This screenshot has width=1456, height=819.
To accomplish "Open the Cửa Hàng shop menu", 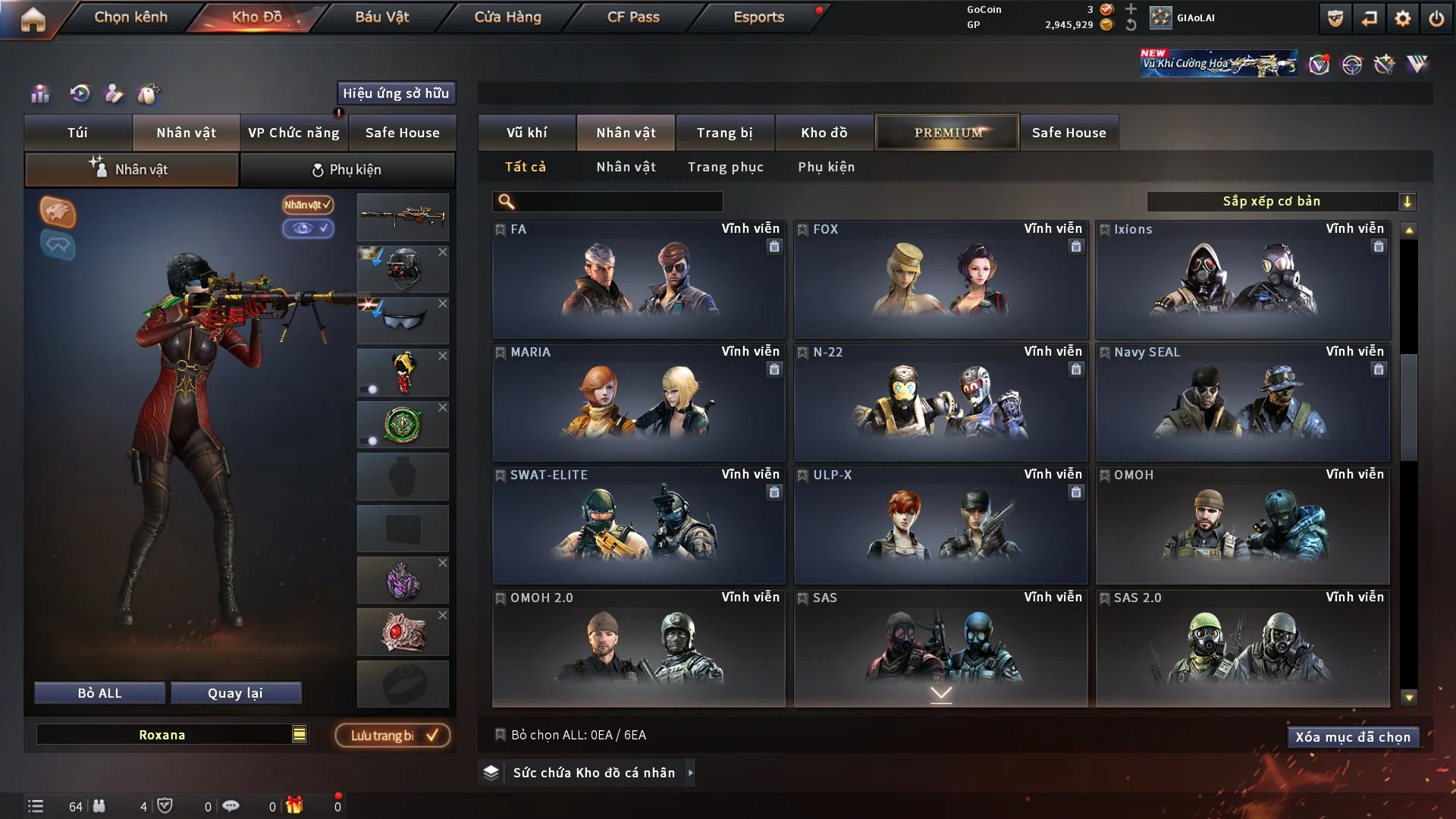I will tap(507, 17).
